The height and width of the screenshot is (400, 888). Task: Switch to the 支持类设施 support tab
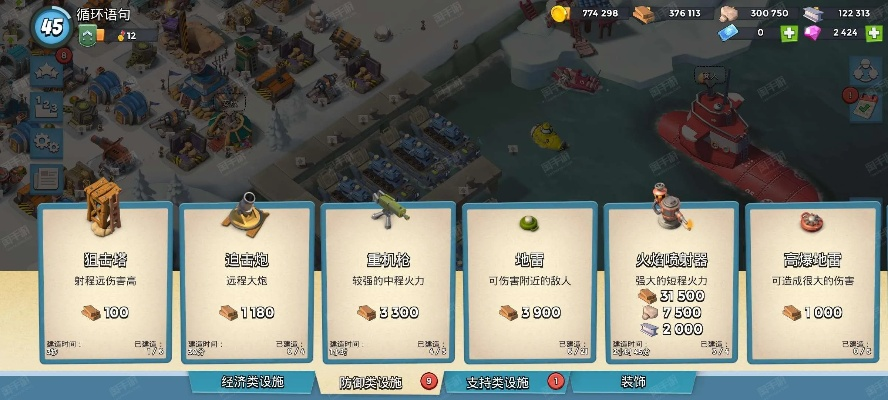pos(498,382)
